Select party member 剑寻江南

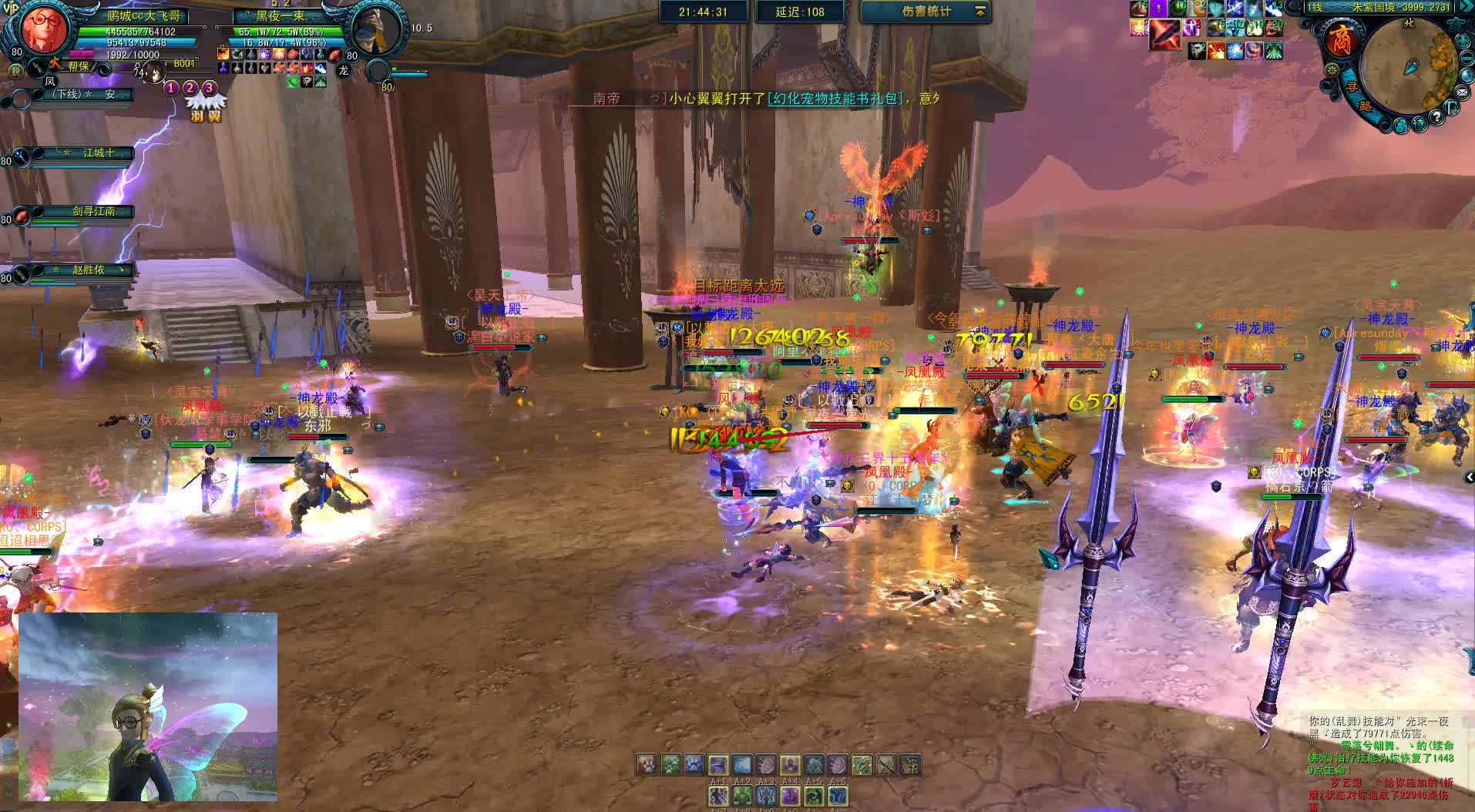click(94, 212)
